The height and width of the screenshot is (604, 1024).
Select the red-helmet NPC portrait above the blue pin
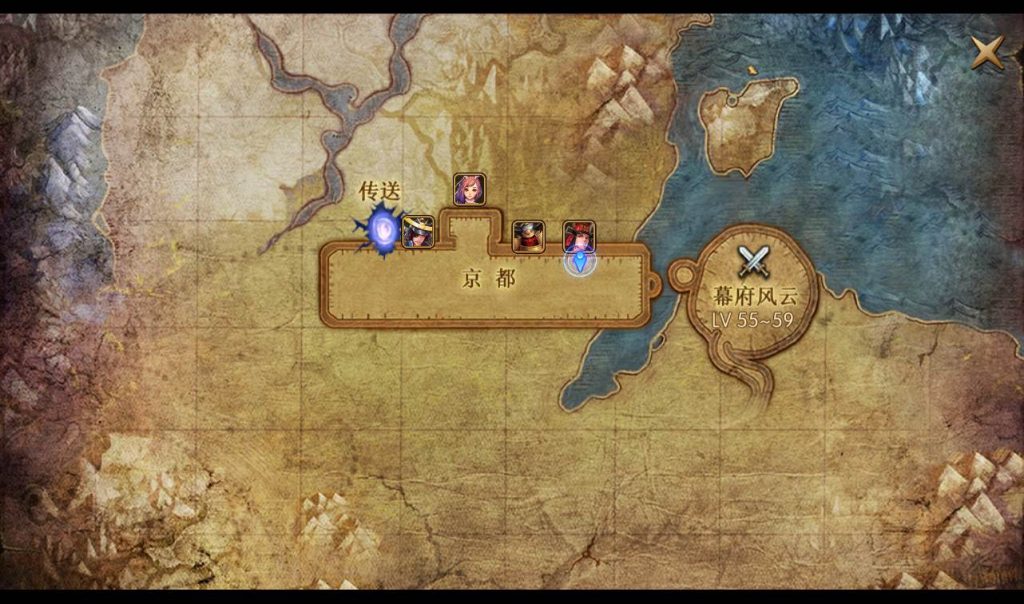coord(578,236)
